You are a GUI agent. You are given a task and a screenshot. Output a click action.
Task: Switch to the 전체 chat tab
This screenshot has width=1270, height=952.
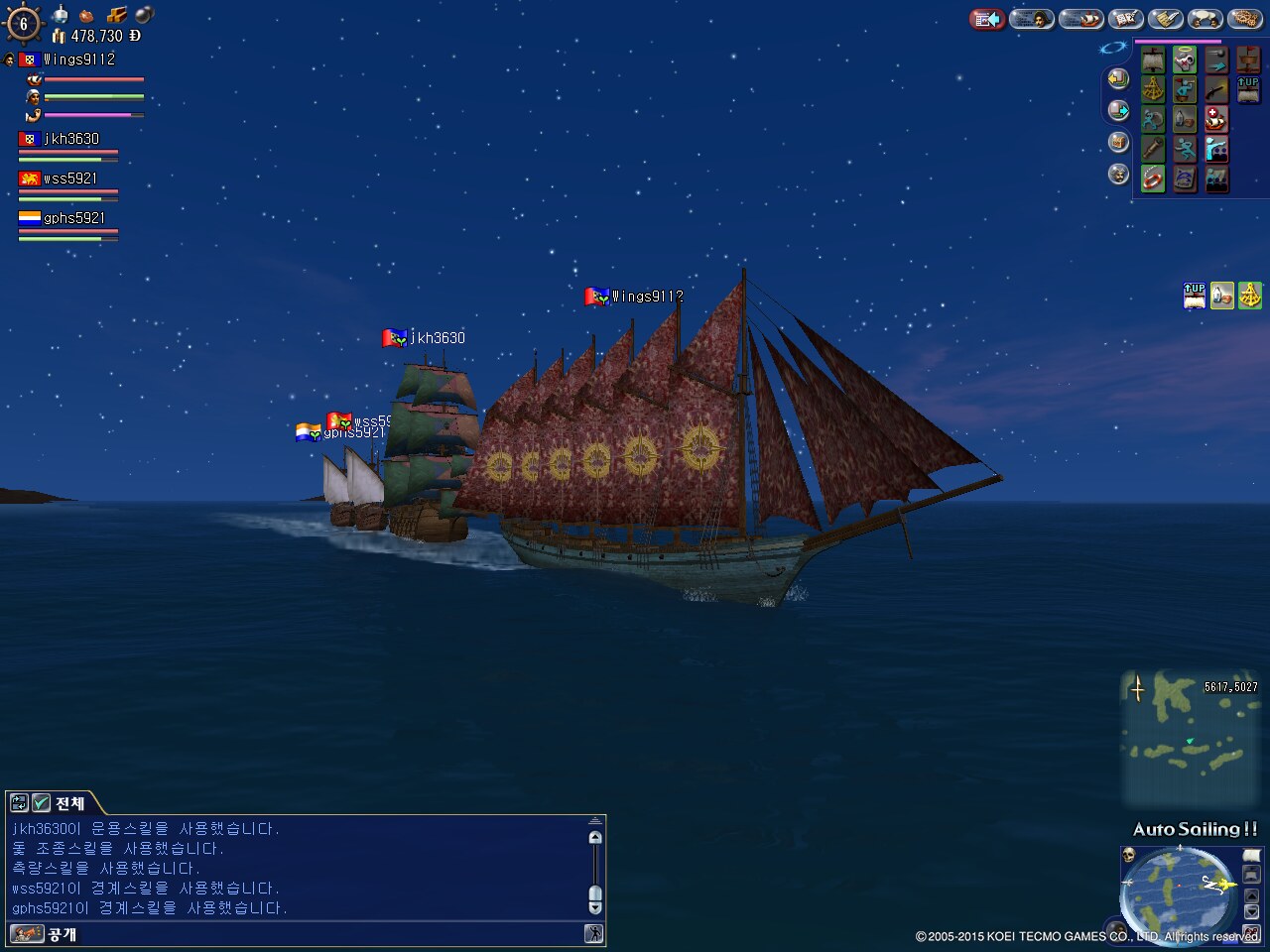click(69, 803)
